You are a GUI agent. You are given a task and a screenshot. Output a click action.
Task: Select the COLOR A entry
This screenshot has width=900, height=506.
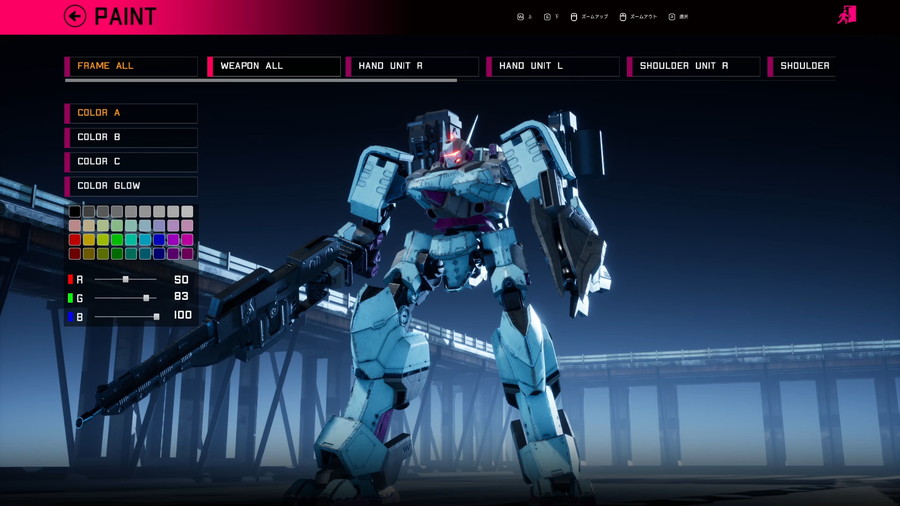point(131,113)
